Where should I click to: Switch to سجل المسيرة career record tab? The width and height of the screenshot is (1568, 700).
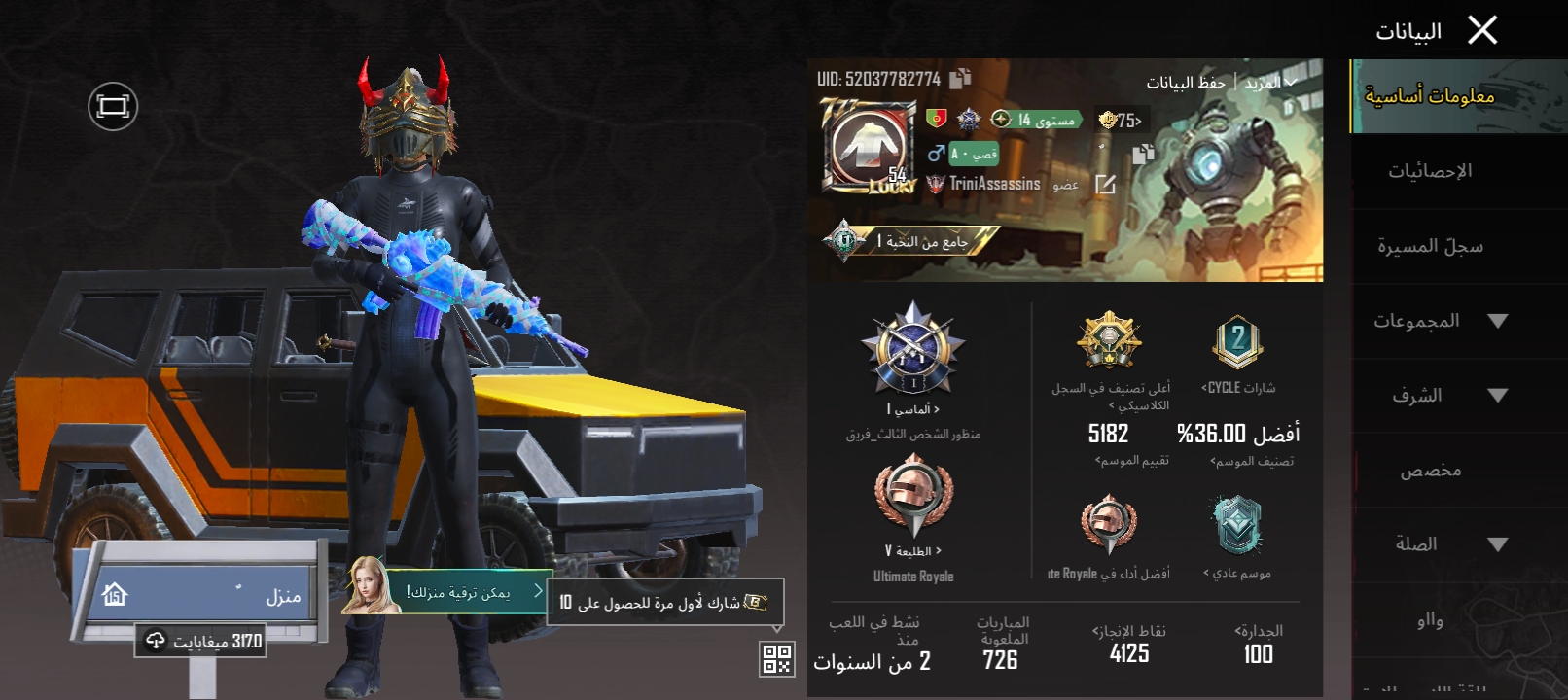point(1429,246)
